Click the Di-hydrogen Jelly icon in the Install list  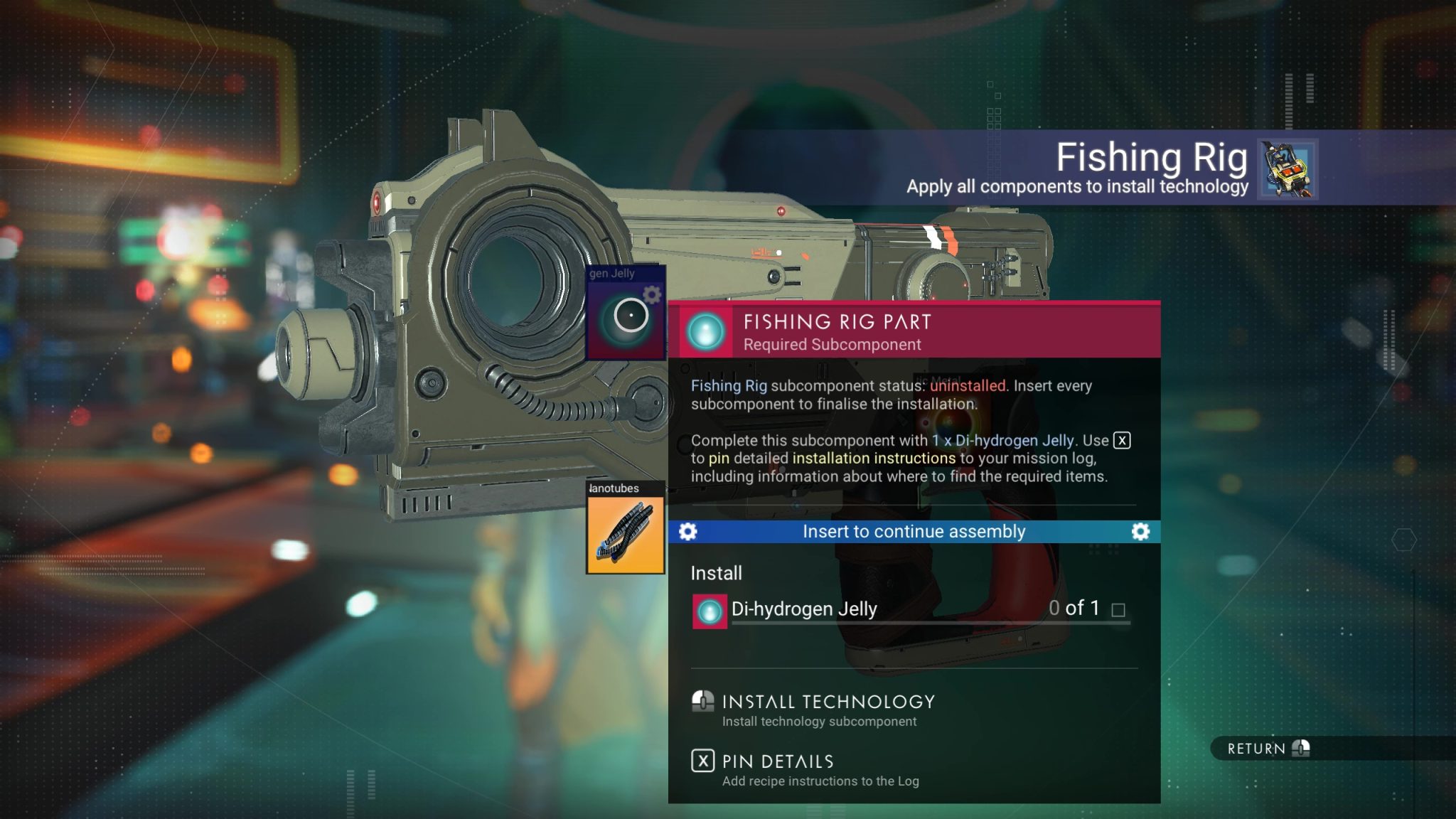[707, 611]
